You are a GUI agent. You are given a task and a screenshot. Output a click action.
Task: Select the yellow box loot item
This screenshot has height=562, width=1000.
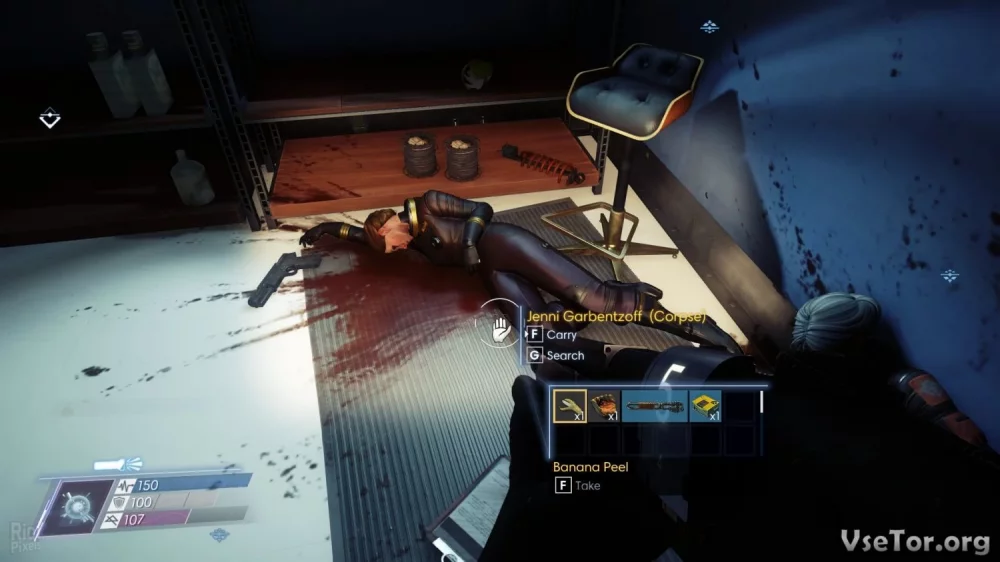tap(705, 405)
